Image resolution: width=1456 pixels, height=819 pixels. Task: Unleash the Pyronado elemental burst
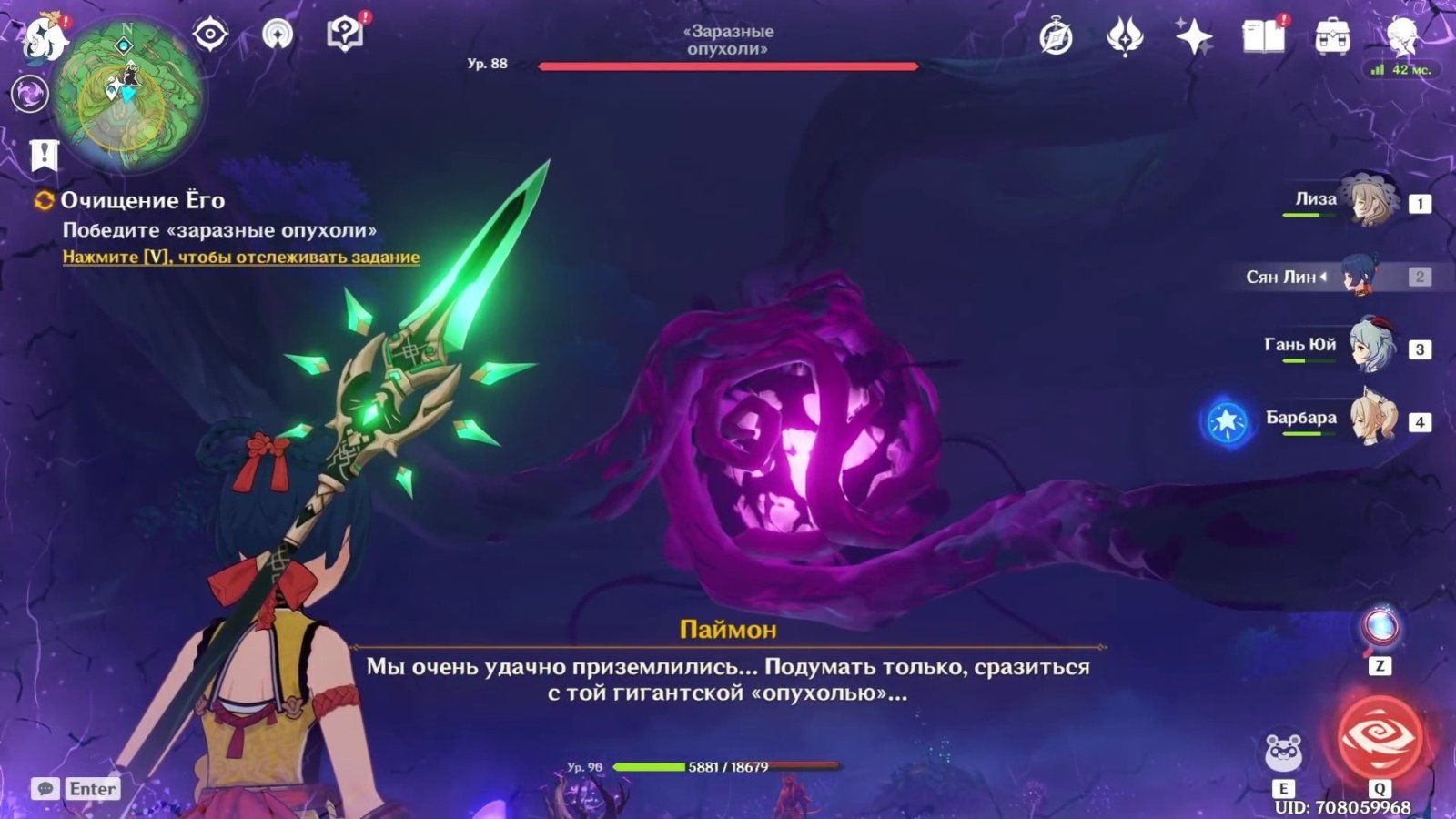[x=1379, y=737]
